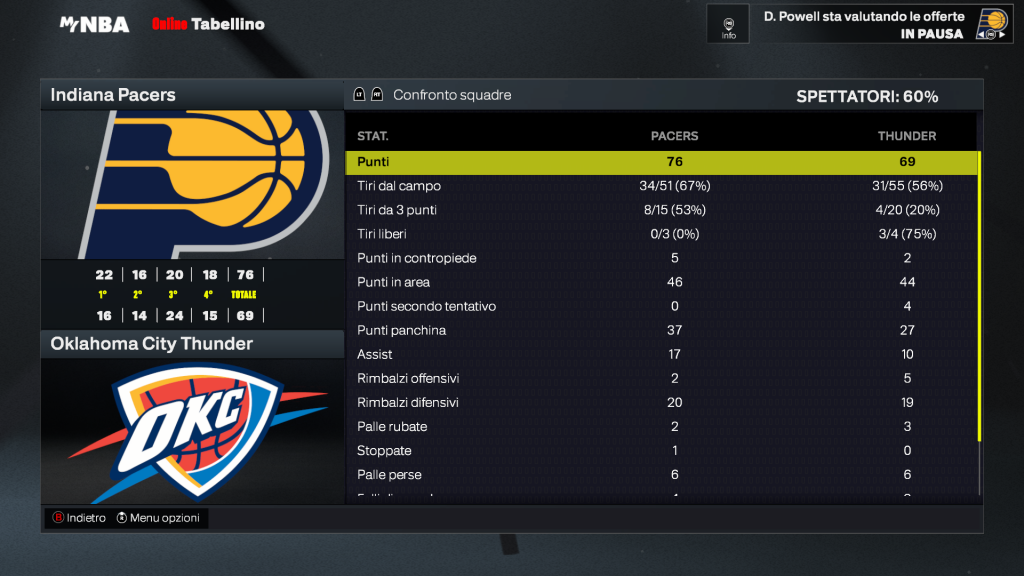Select the Punti in contropiede row
1024x576 pixels.
[660, 258]
